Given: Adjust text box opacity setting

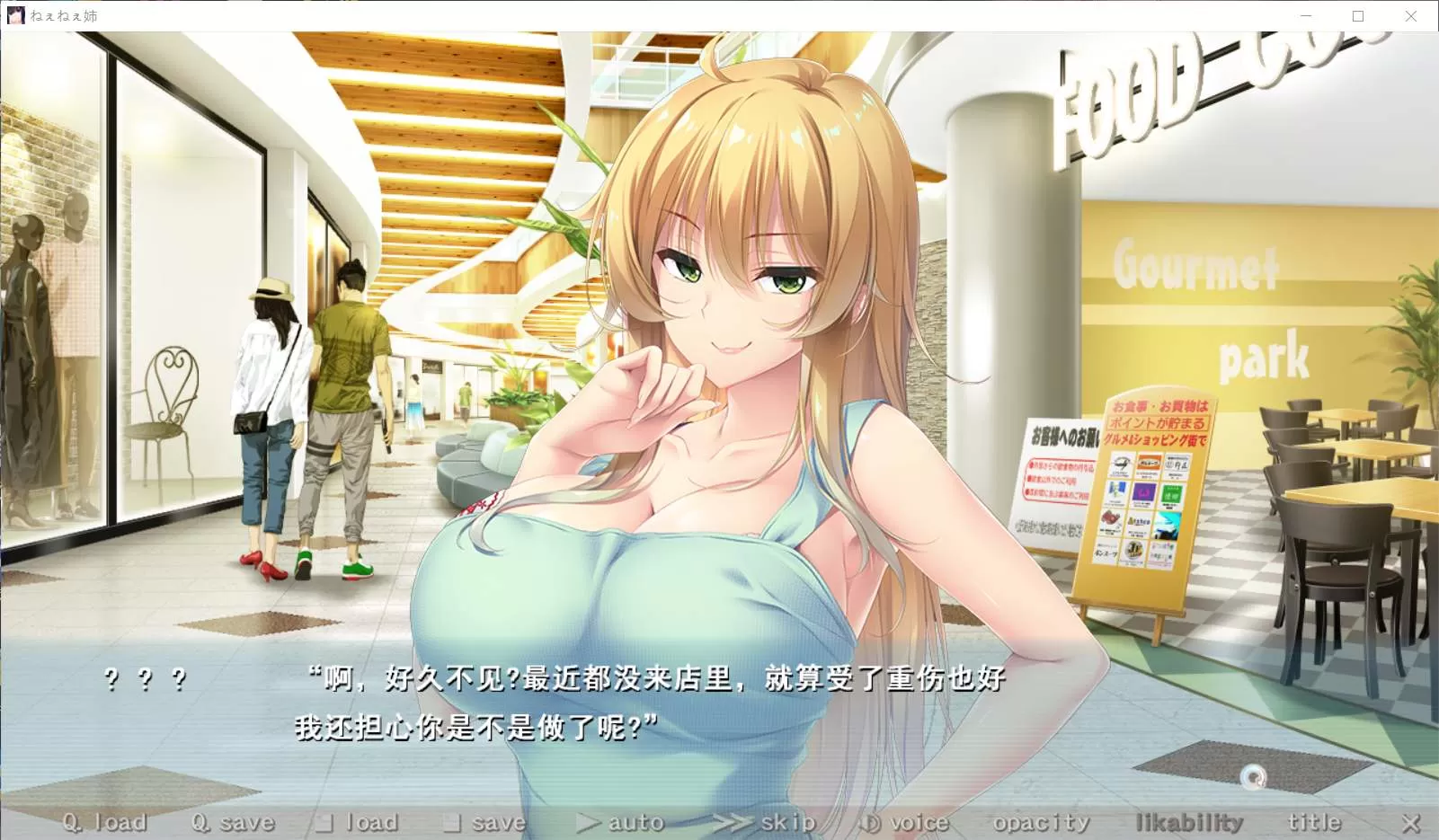Looking at the screenshot, I should (x=1041, y=822).
